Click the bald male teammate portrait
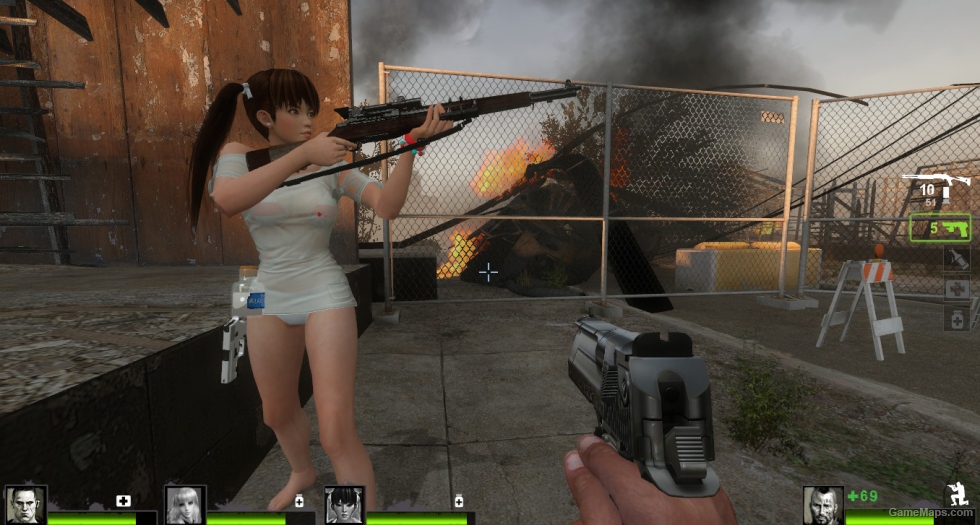The height and width of the screenshot is (525, 980). 24,504
